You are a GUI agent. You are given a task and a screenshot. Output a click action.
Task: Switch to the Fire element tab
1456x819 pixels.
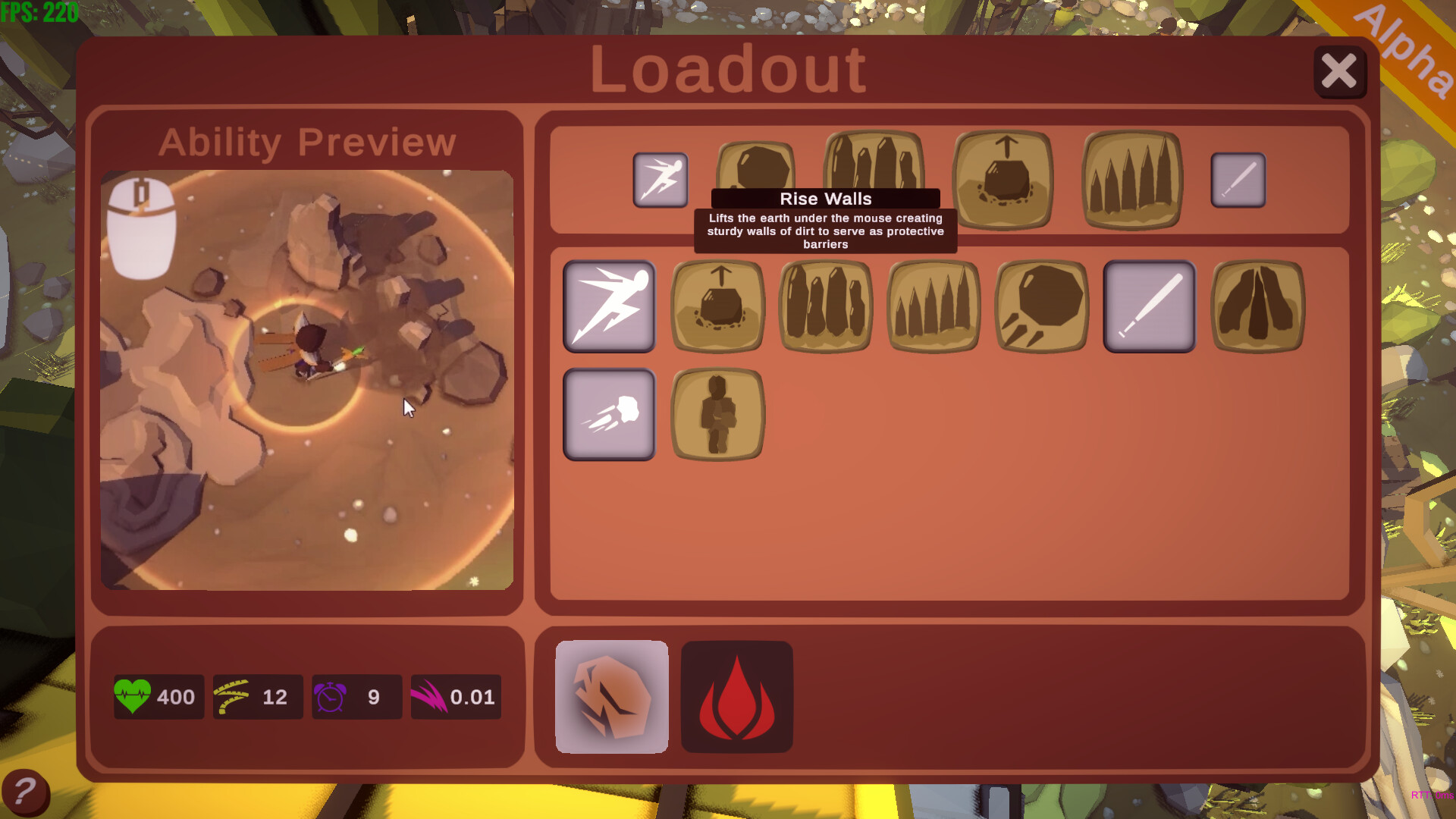click(736, 696)
